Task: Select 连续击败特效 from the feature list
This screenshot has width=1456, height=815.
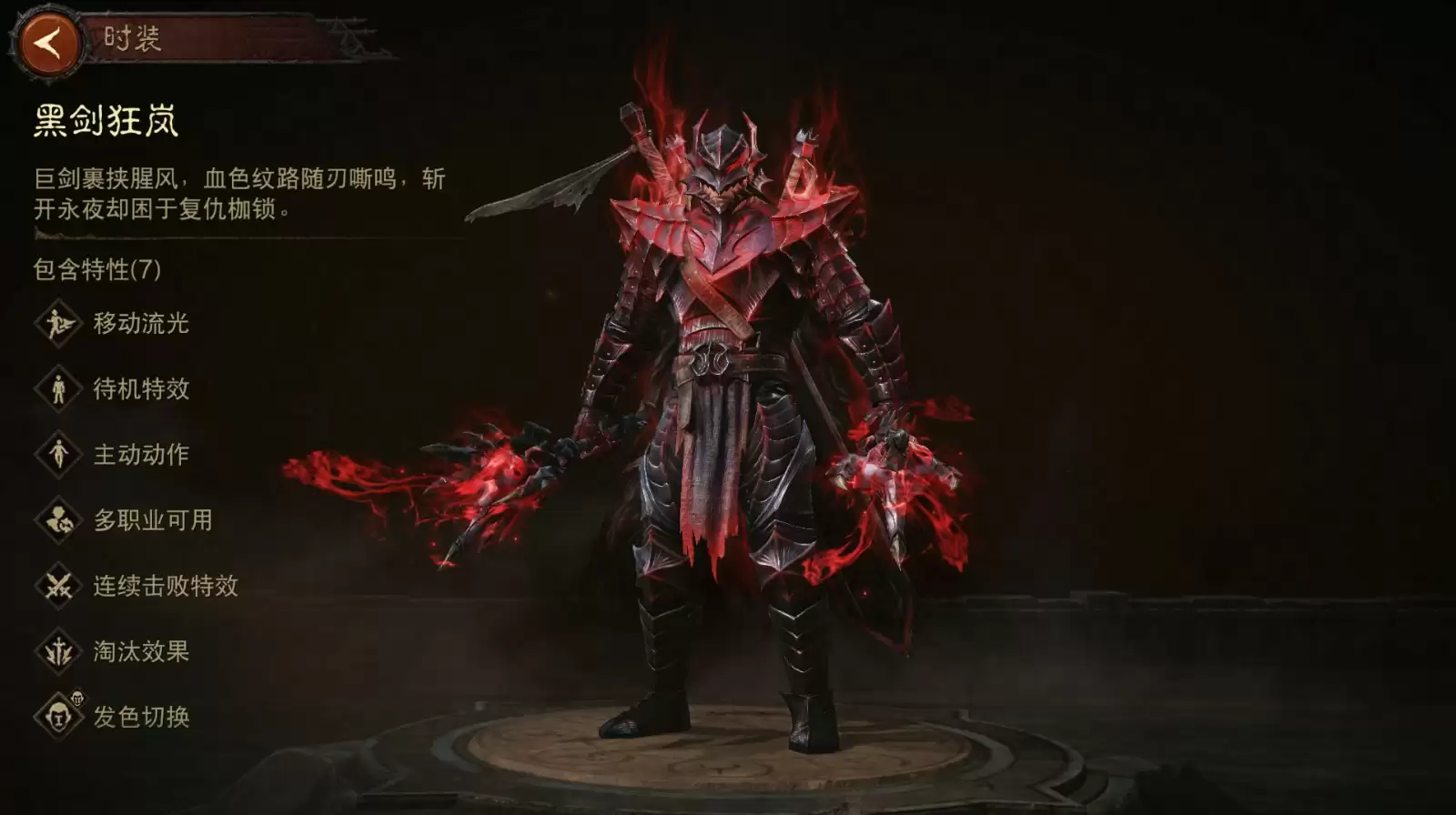Action: pos(136,586)
